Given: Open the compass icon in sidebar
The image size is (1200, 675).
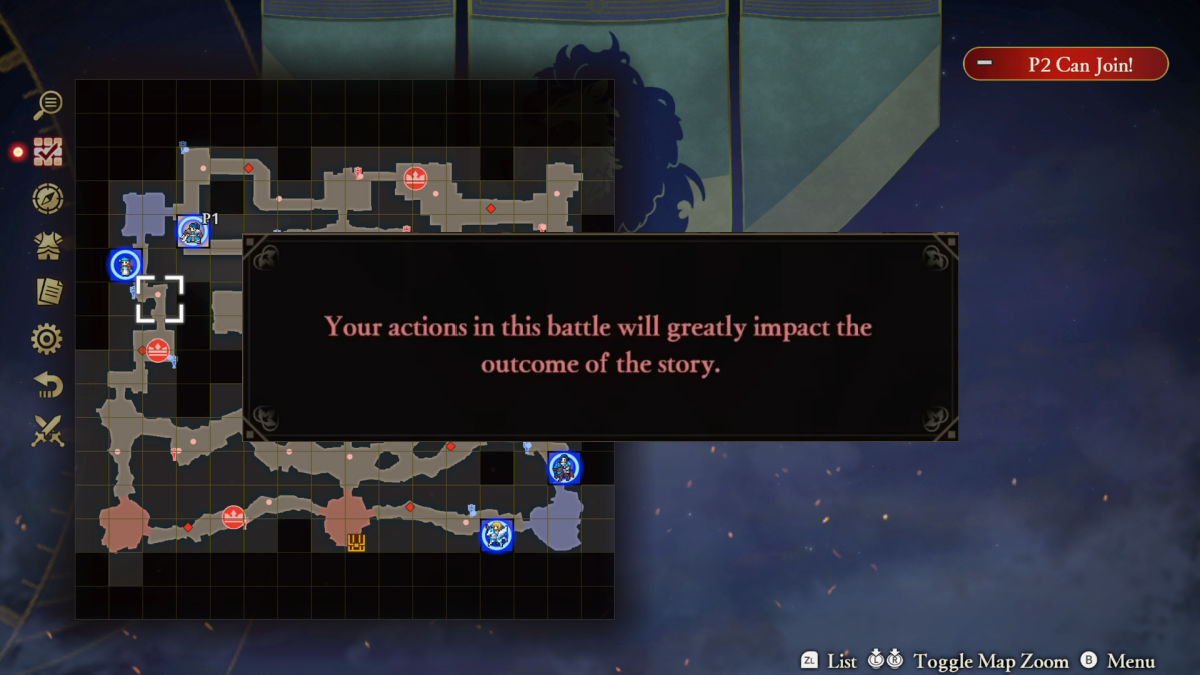Looking at the screenshot, I should 47,199.
